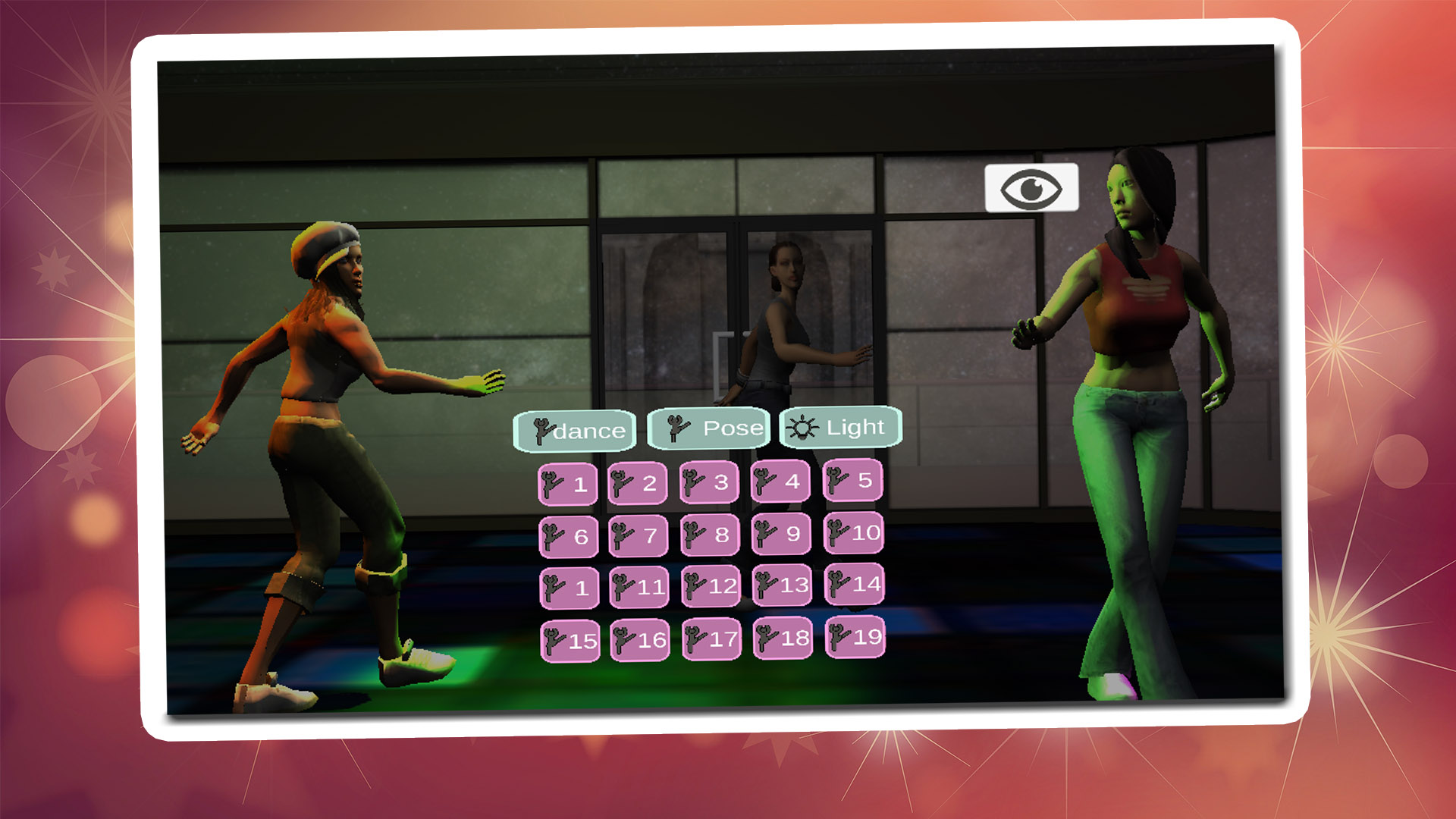The height and width of the screenshot is (819, 1456).
Task: Select dance move number 19
Action: coord(854,639)
